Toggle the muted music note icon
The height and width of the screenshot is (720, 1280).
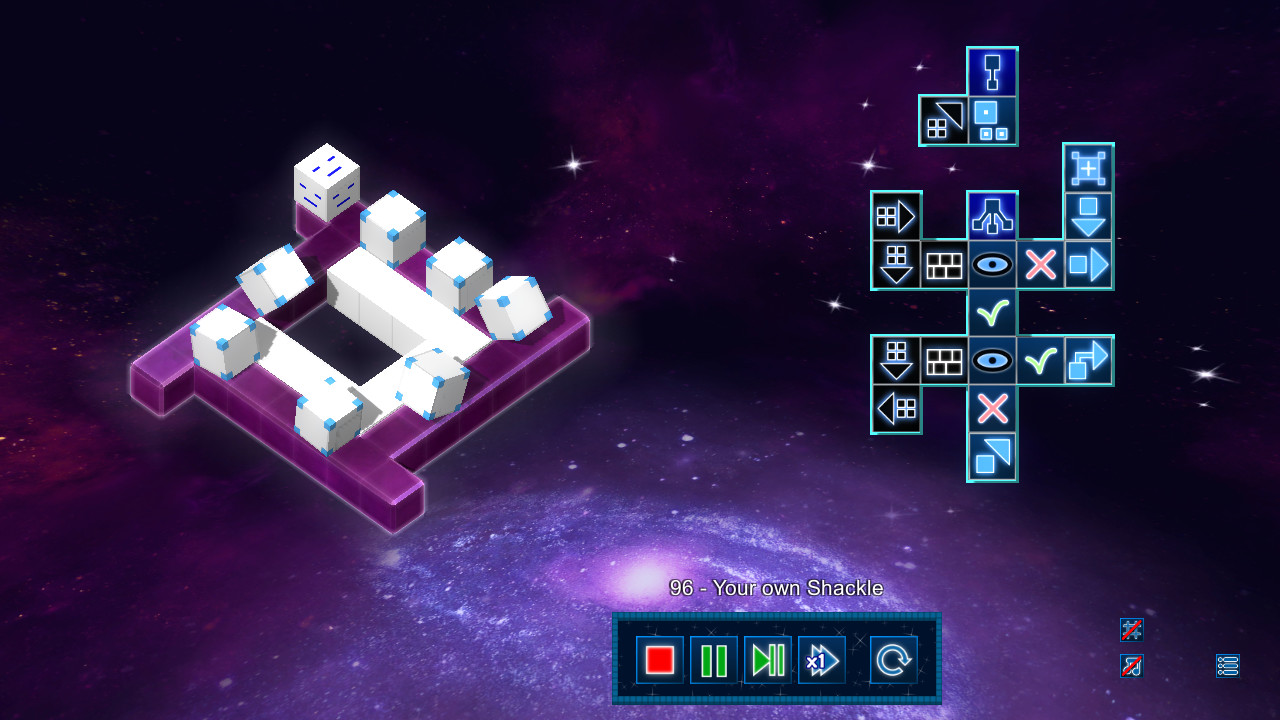point(1131,665)
